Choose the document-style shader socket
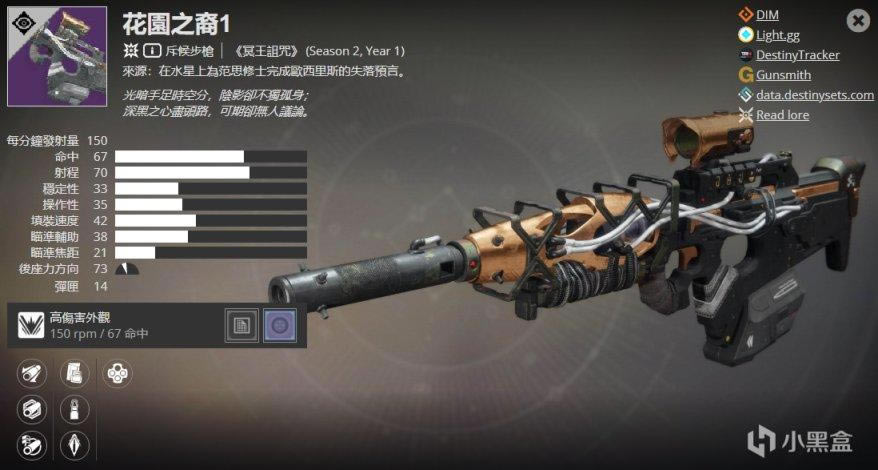This screenshot has width=878, height=470. 242,325
